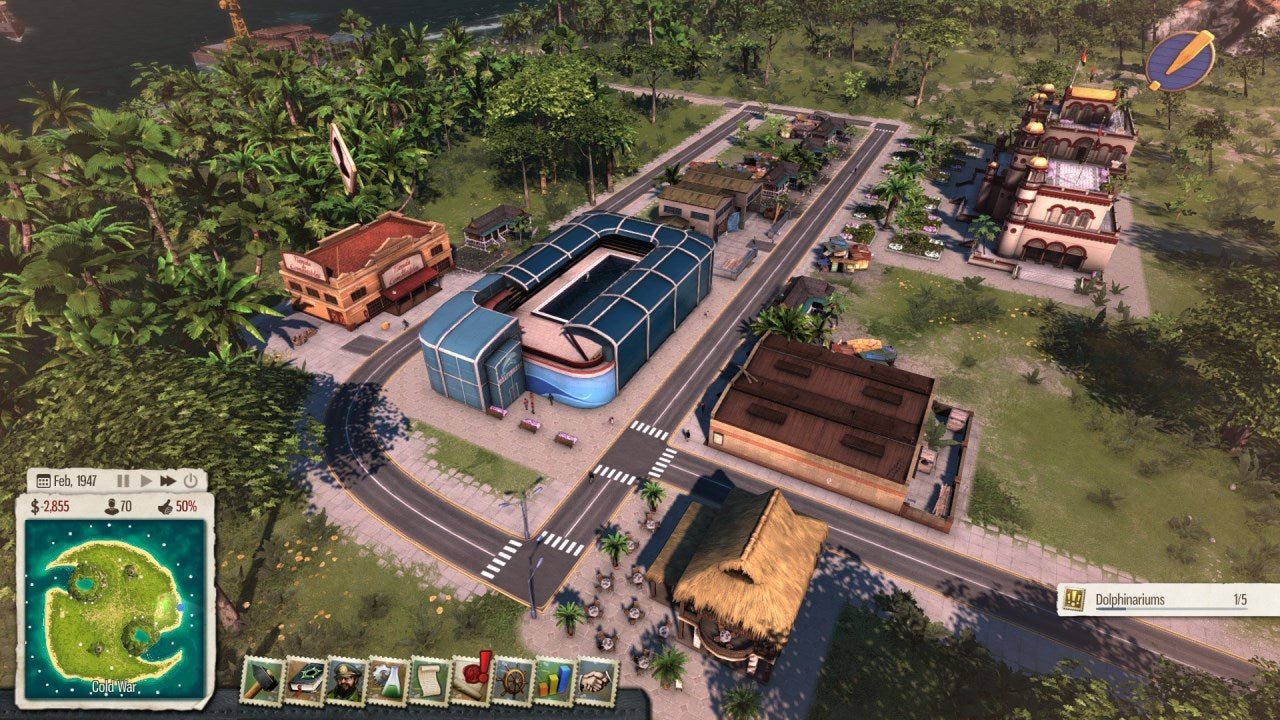Set the game to normal play speed

(146, 481)
